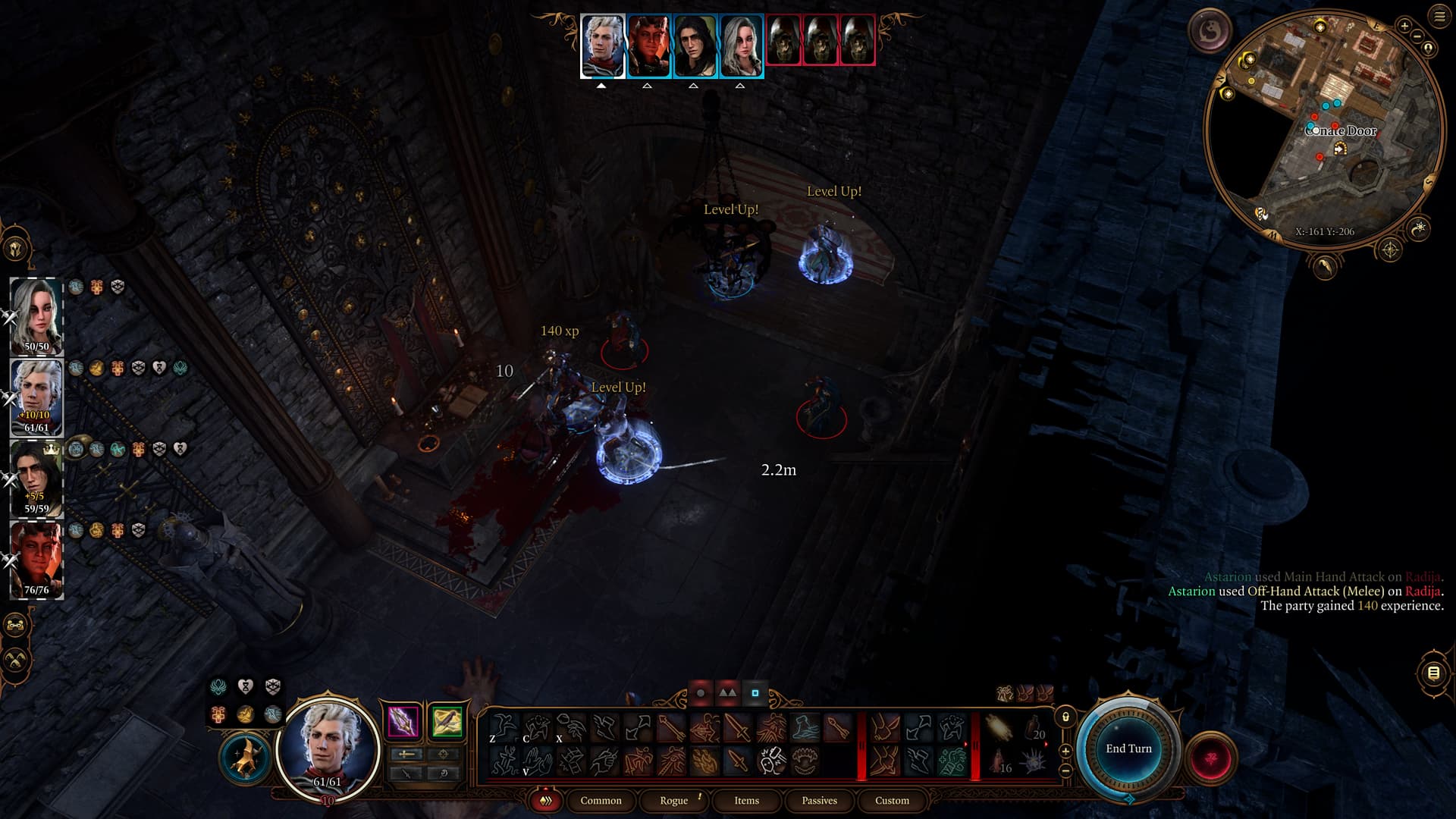This screenshot has width=1456, height=819.
Task: Select the red tiefling party portrait with 76/76 HP
Action: click(36, 558)
